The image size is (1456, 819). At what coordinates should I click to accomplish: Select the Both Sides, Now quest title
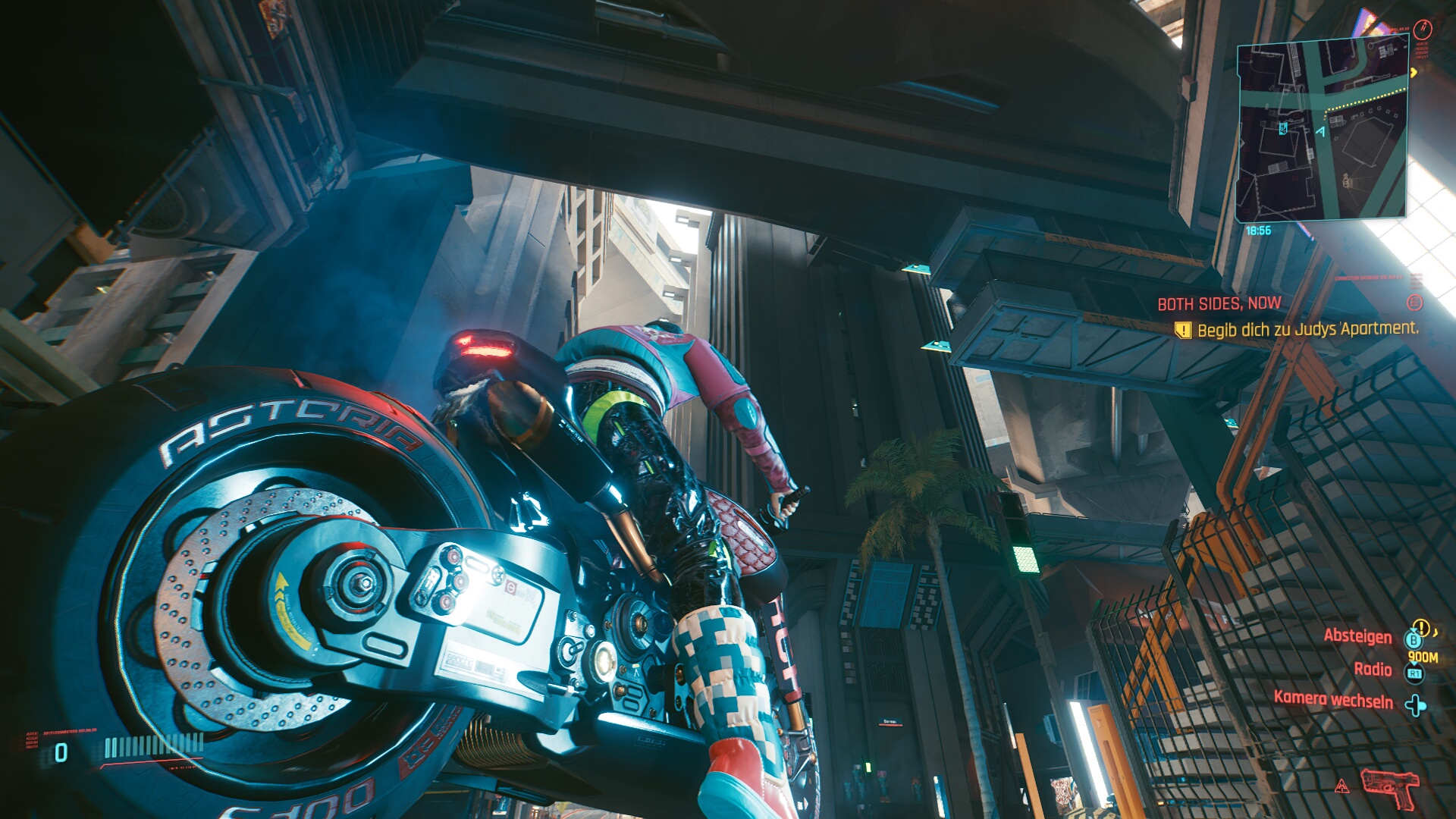point(1219,304)
